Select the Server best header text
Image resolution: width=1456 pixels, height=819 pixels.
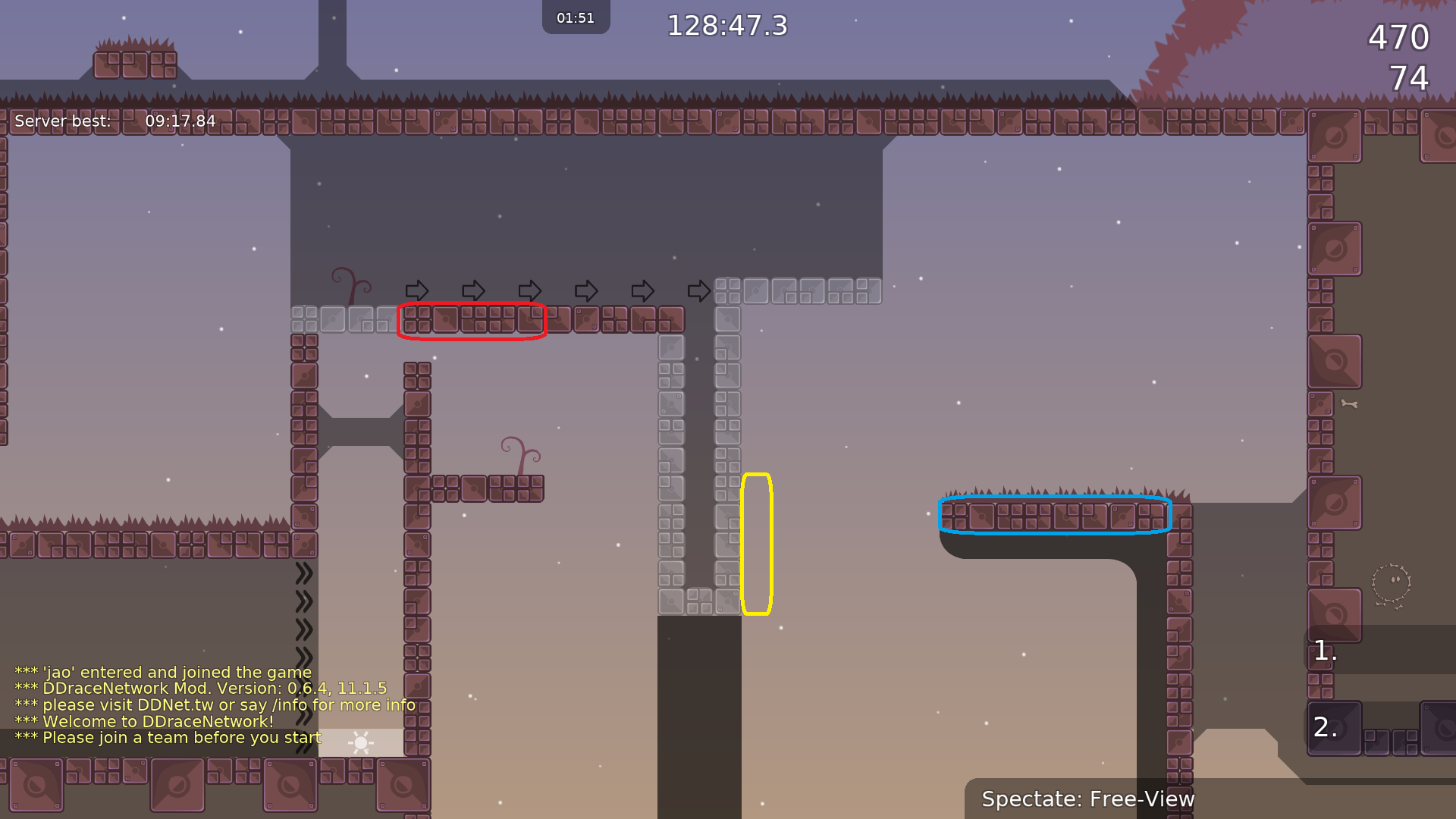[x=64, y=121]
